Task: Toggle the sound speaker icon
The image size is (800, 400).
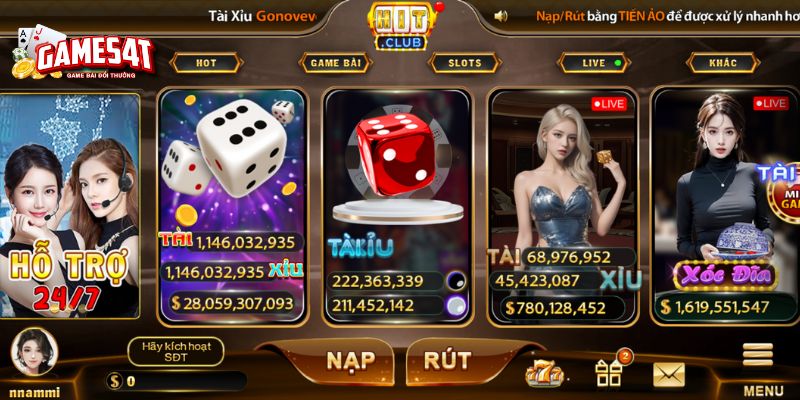Action: [500, 15]
